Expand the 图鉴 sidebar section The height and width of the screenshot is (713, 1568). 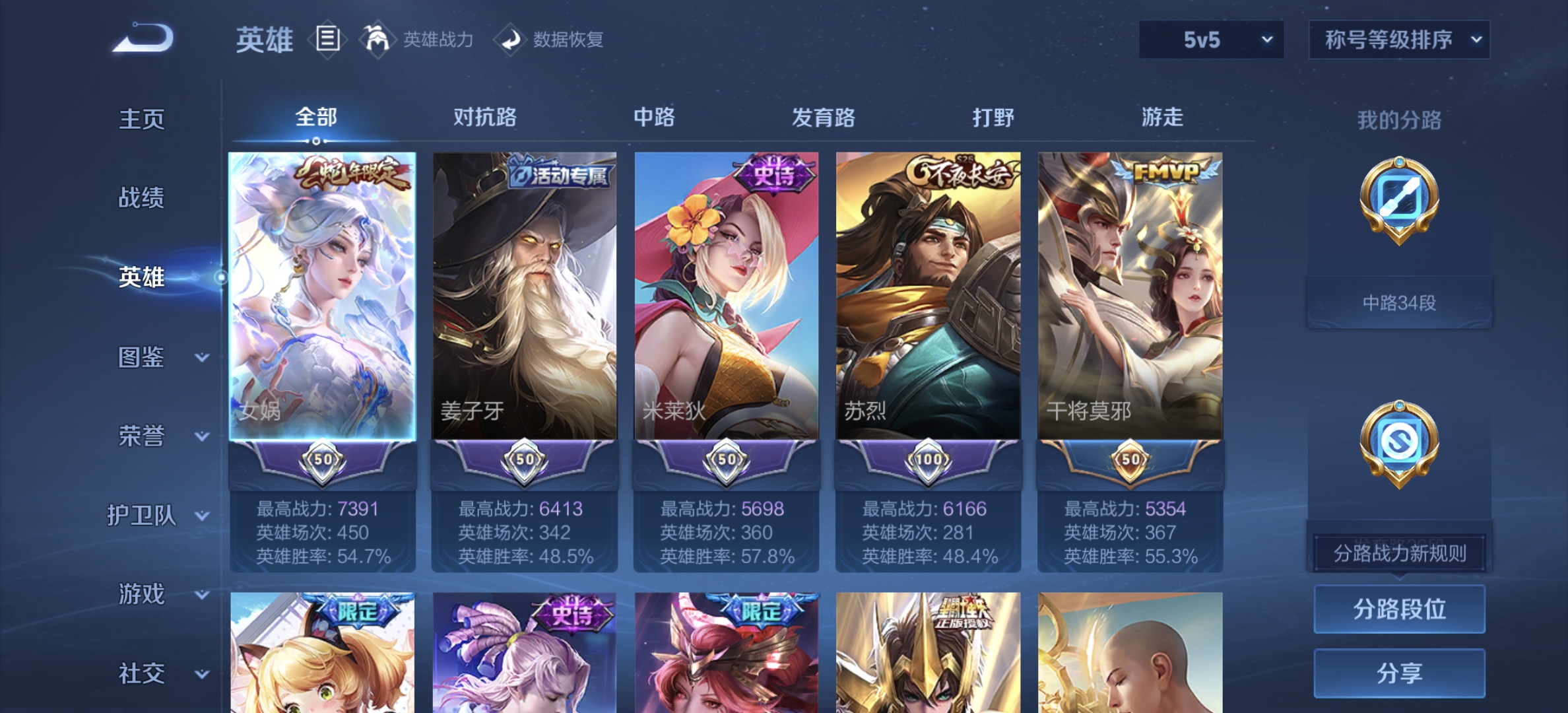(x=158, y=357)
